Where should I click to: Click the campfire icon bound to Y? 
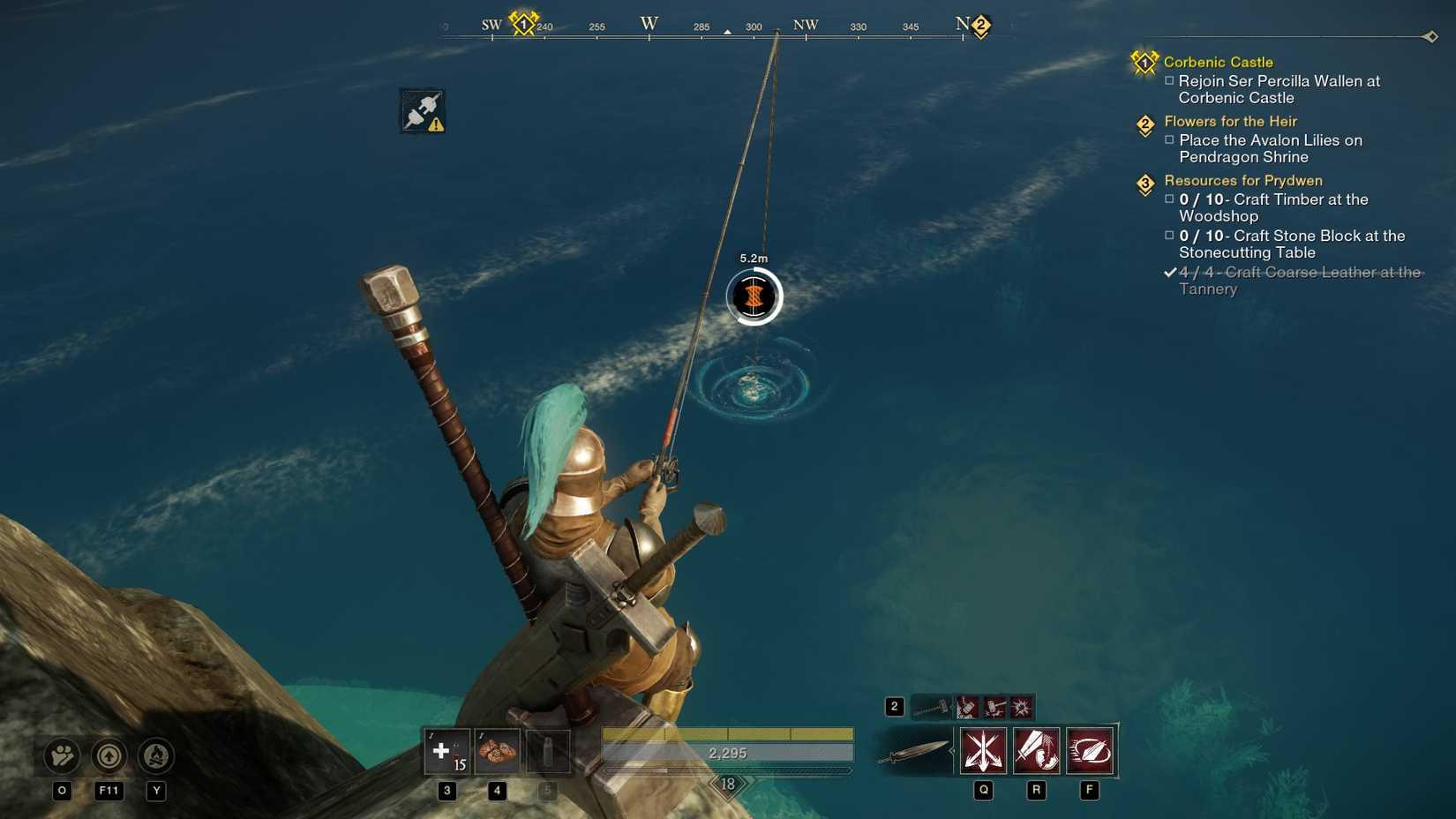pos(157,756)
